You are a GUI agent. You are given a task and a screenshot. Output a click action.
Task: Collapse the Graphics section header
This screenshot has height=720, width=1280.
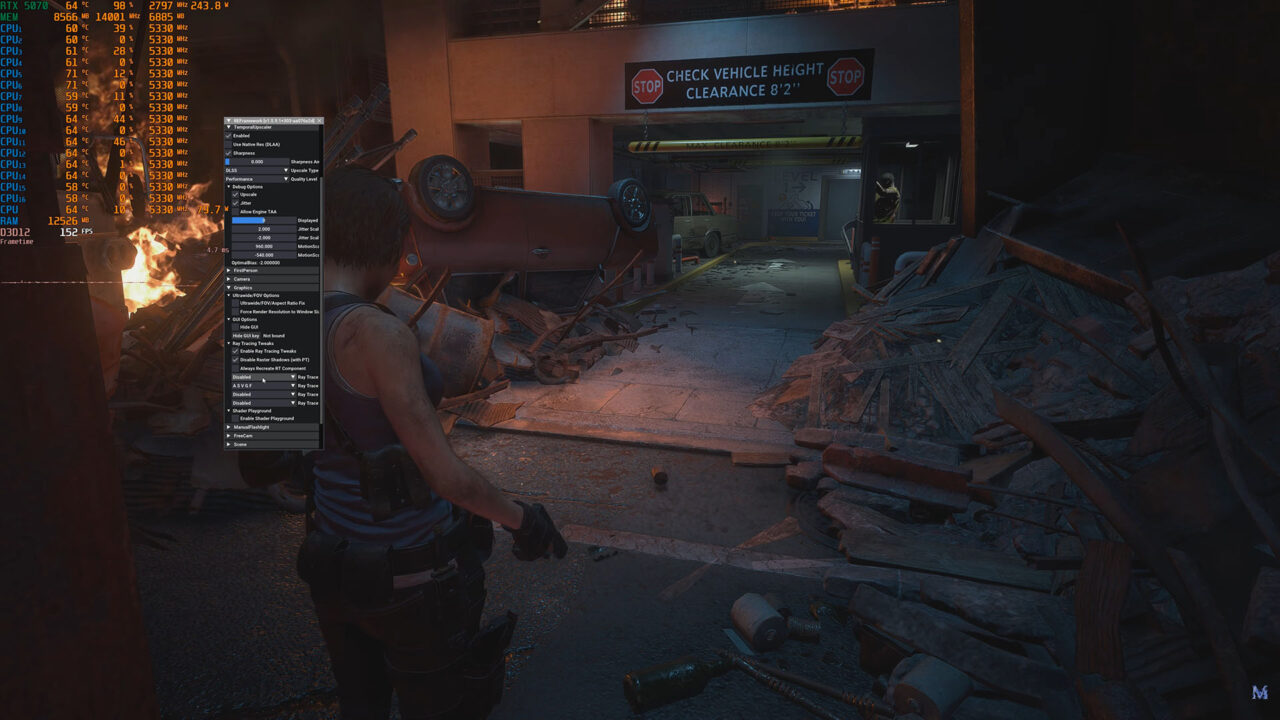229,287
